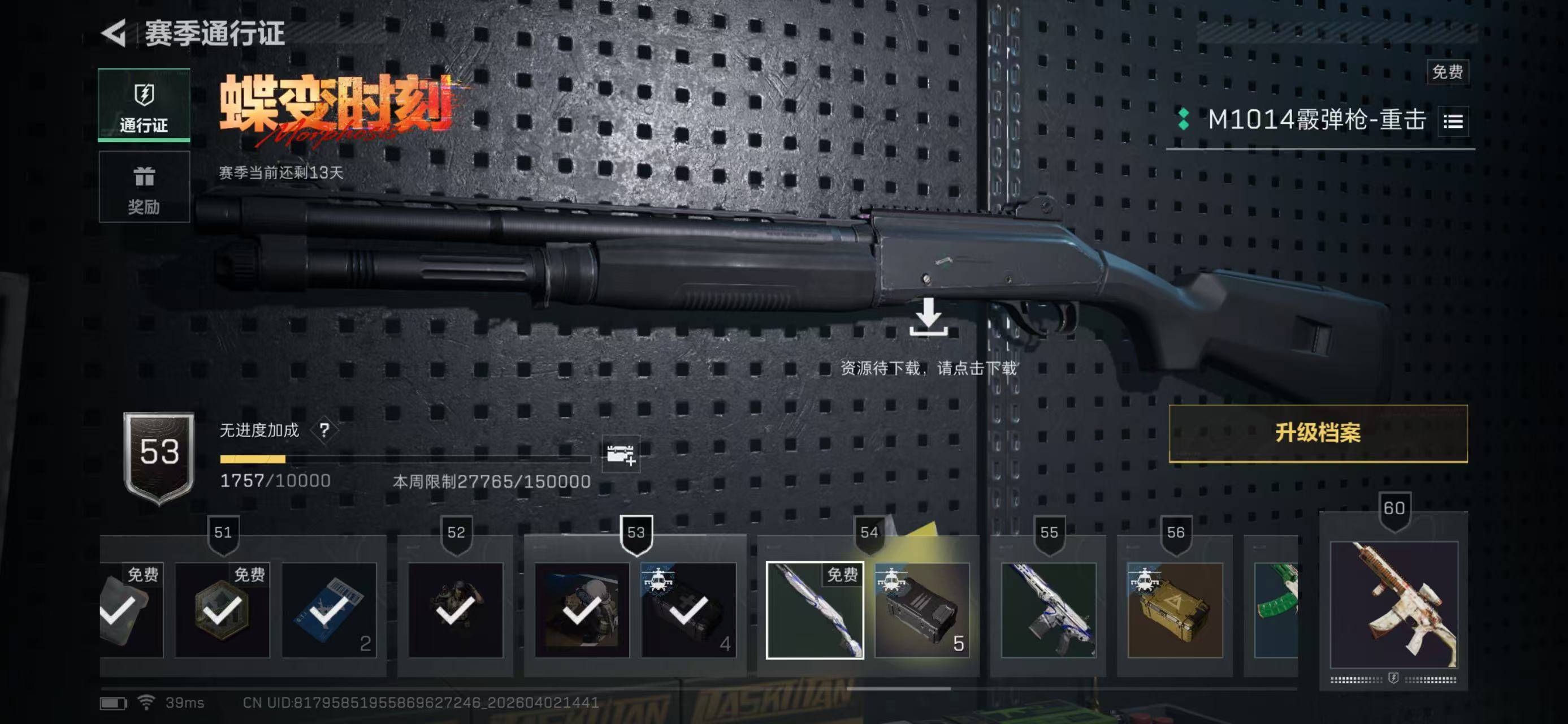The width and height of the screenshot is (1568, 724).
Task: Select the level 54 black crate reward
Action: click(921, 610)
